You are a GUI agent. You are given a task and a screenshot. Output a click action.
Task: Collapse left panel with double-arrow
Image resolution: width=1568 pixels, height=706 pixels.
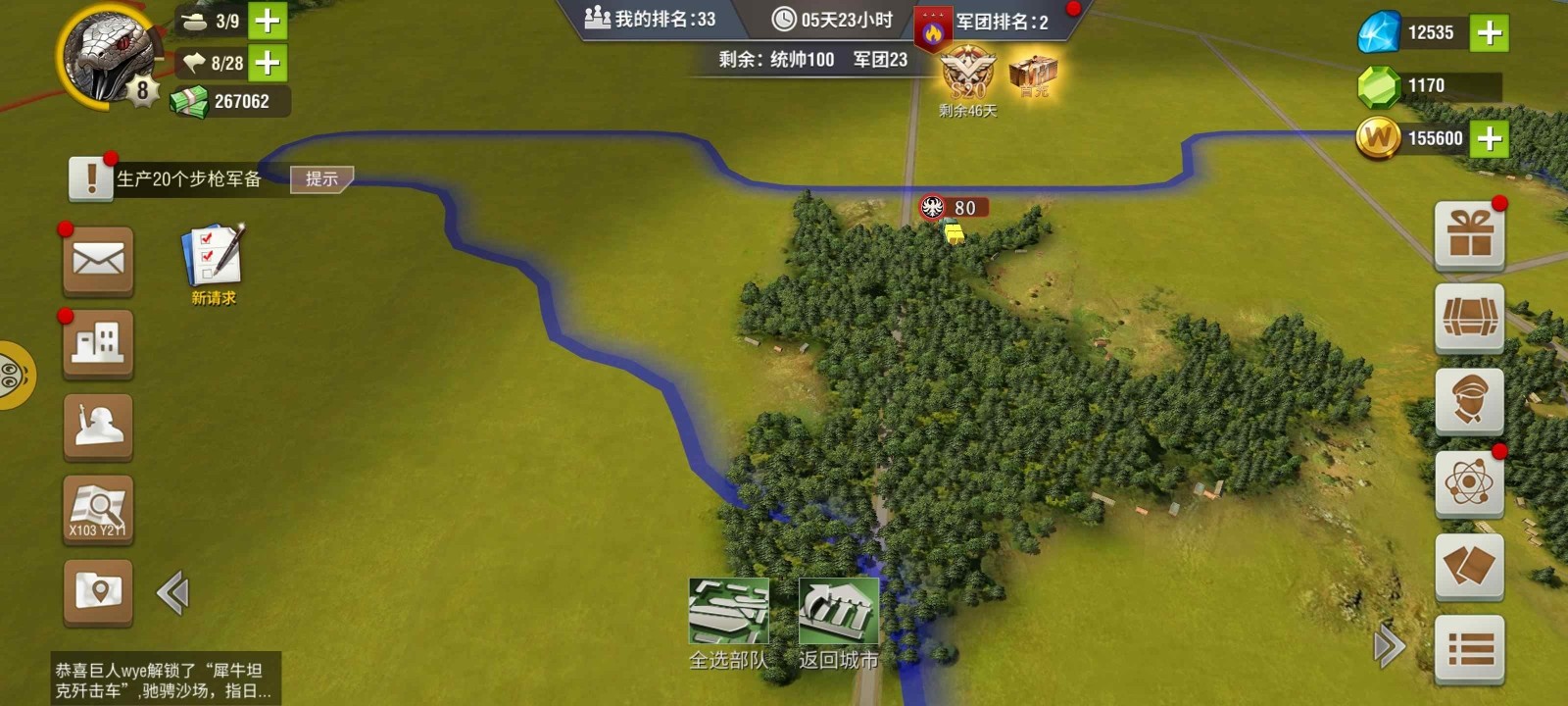[x=172, y=593]
